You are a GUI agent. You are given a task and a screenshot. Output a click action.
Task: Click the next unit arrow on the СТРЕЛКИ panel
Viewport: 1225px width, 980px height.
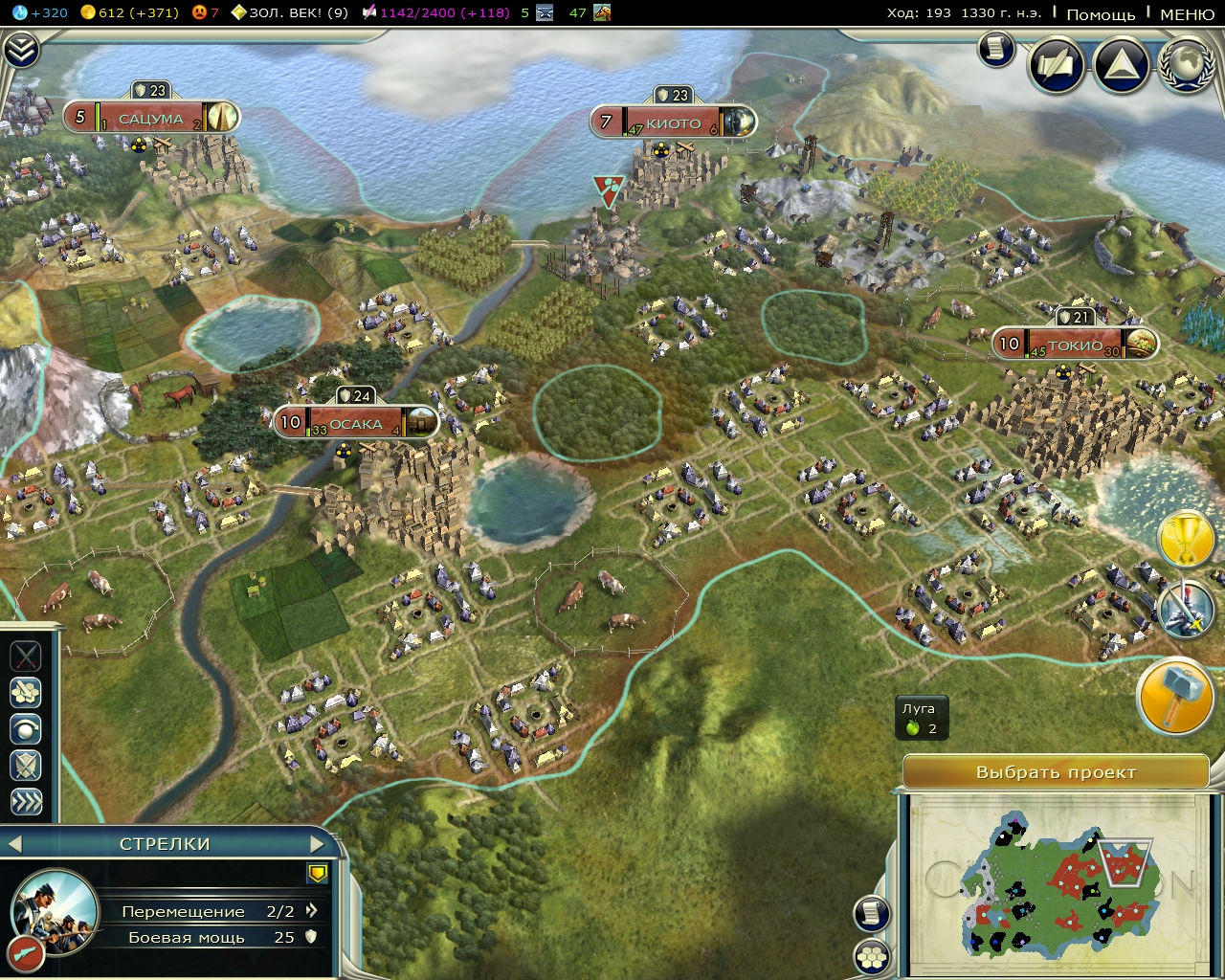[x=318, y=844]
